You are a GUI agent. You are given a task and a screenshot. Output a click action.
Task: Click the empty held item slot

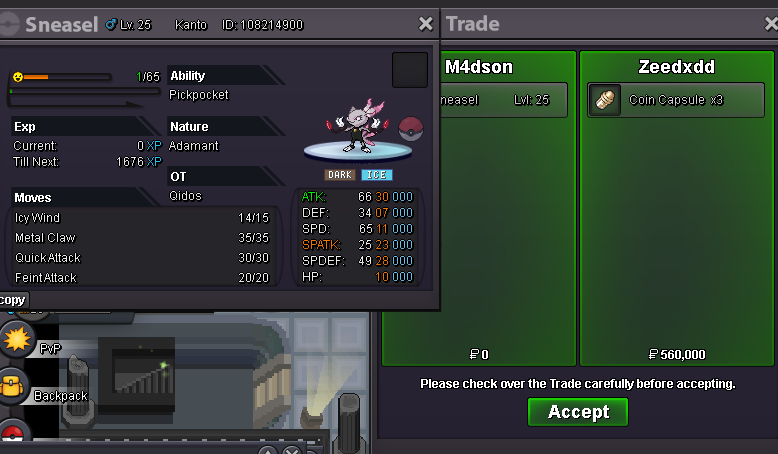click(409, 70)
